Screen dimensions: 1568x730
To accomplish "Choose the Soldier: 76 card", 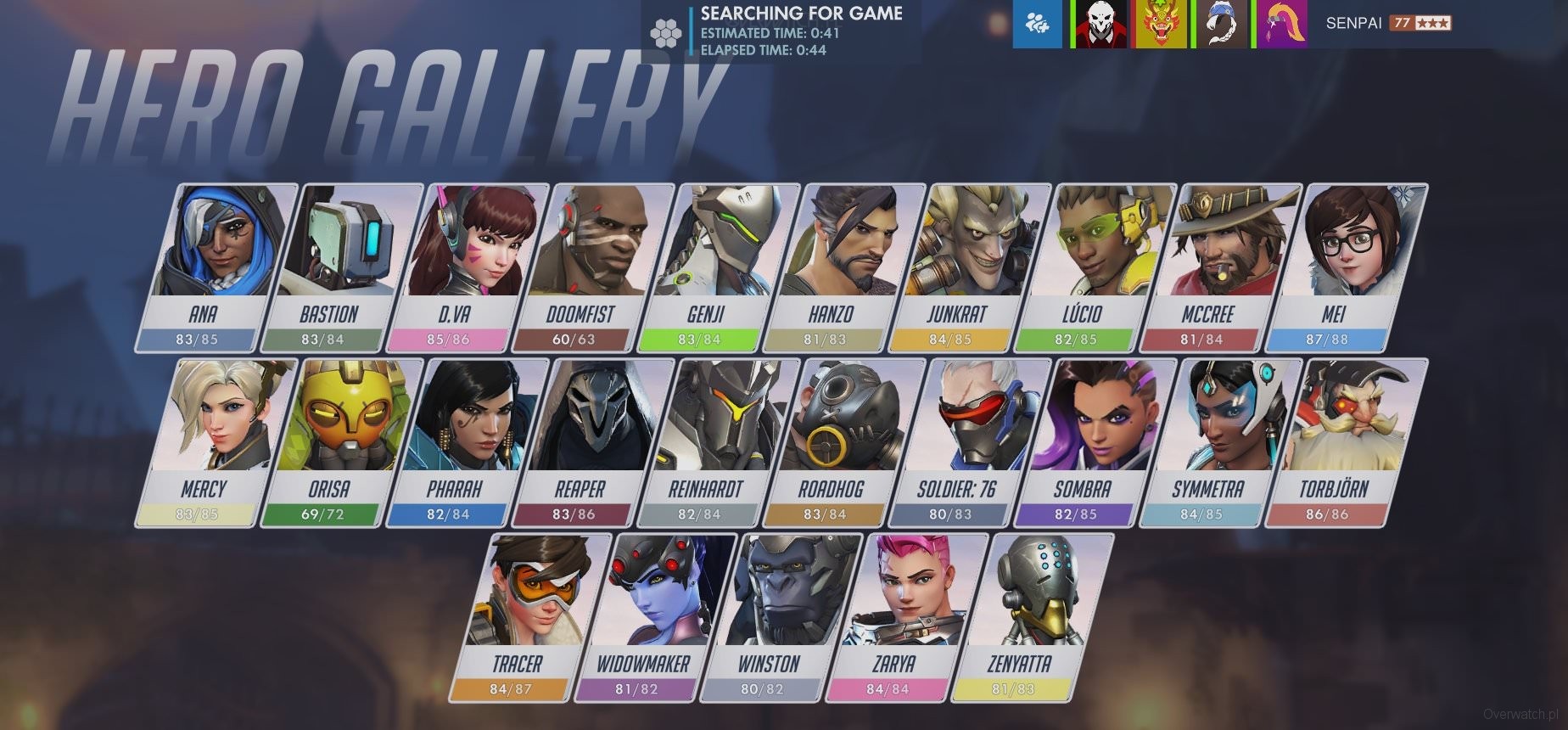I will click(x=970, y=442).
